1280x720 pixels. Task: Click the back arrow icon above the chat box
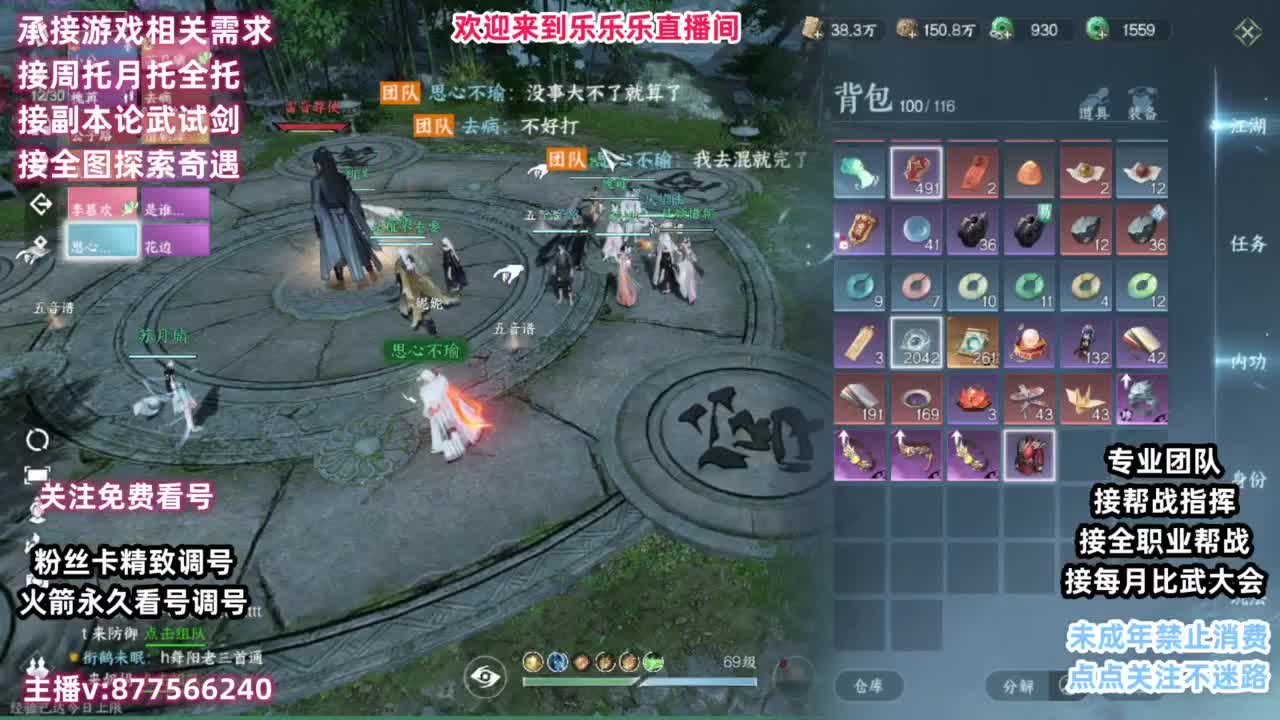[40, 205]
